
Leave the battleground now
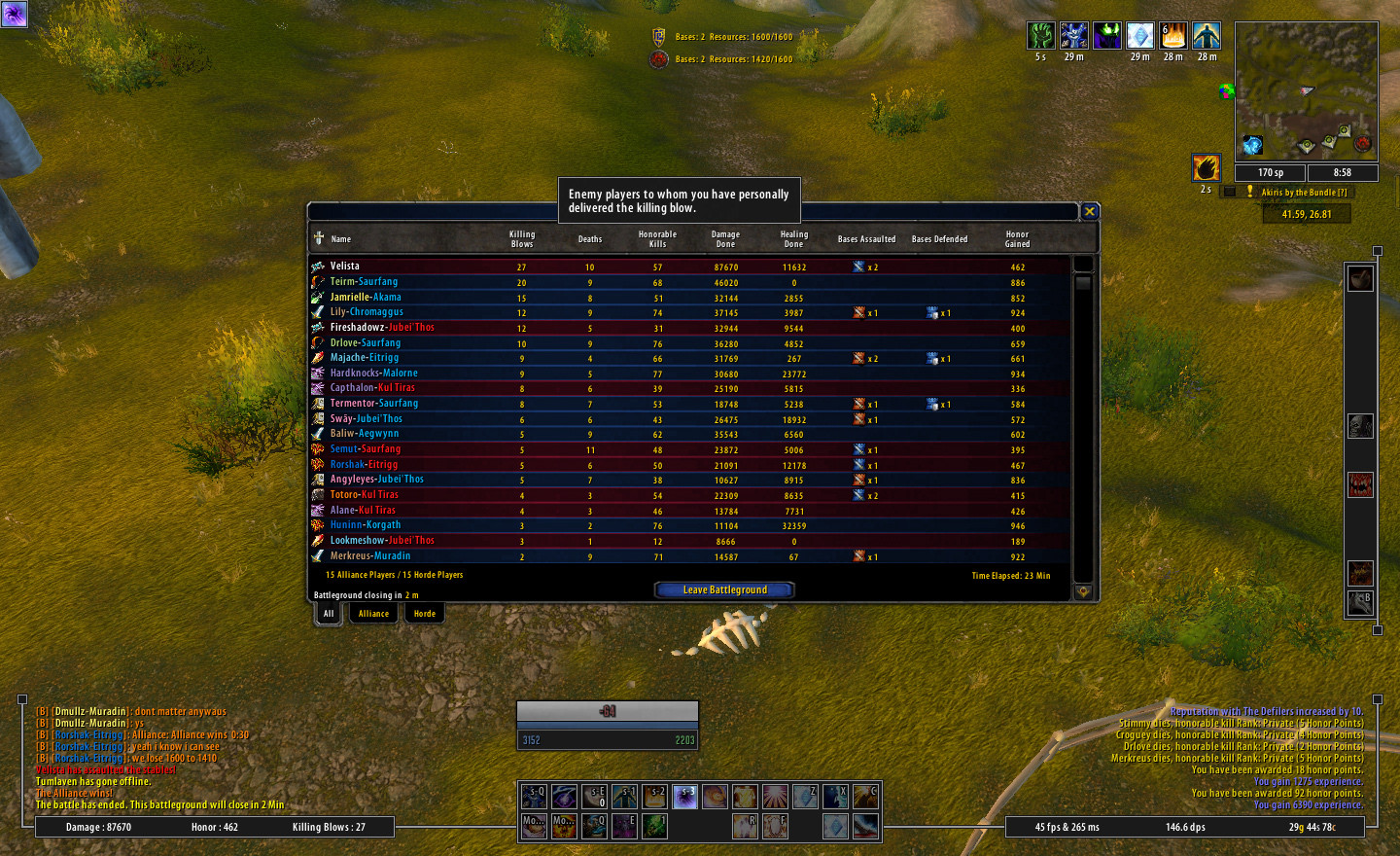click(724, 589)
